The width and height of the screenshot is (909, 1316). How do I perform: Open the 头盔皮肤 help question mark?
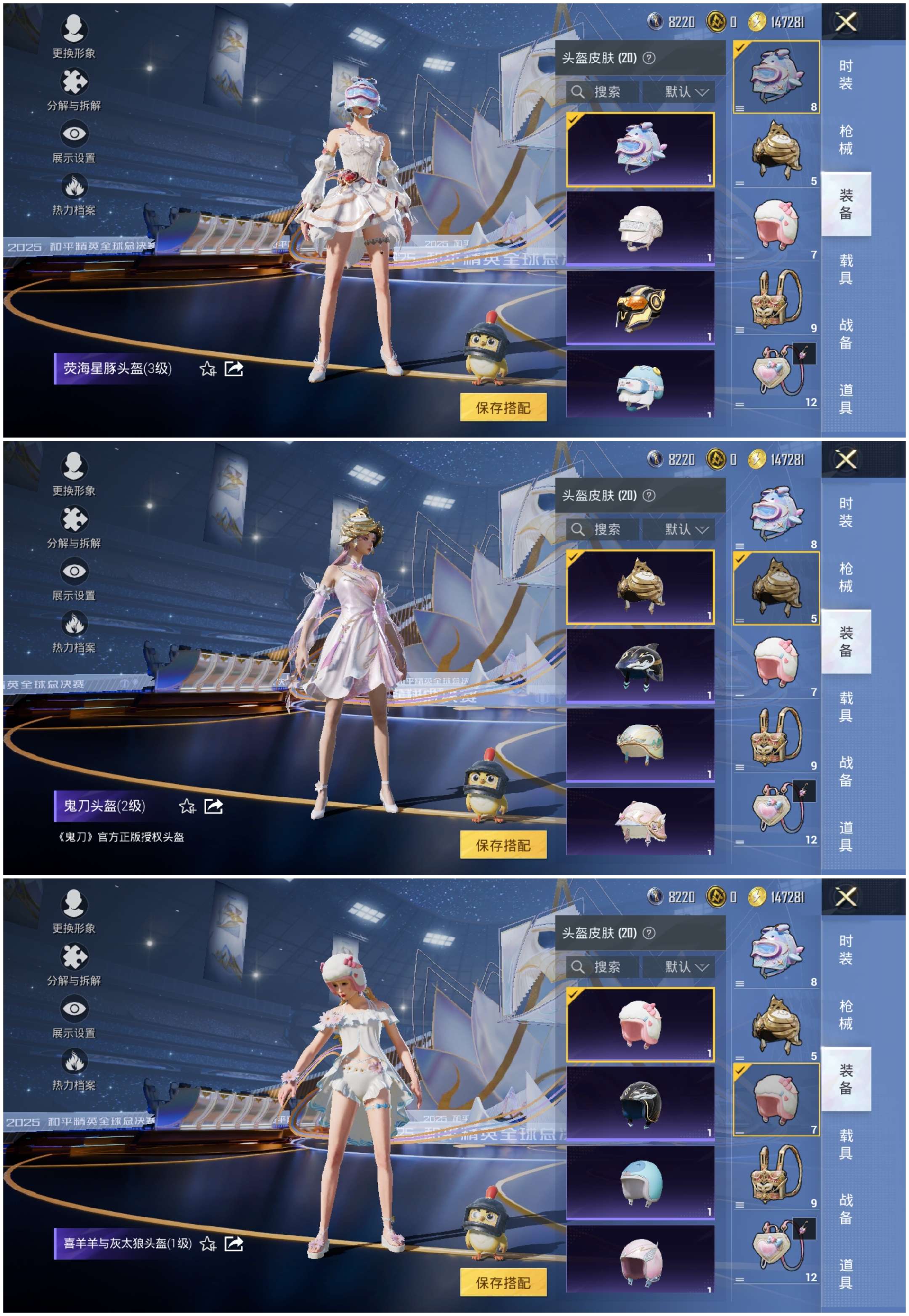pos(649,57)
